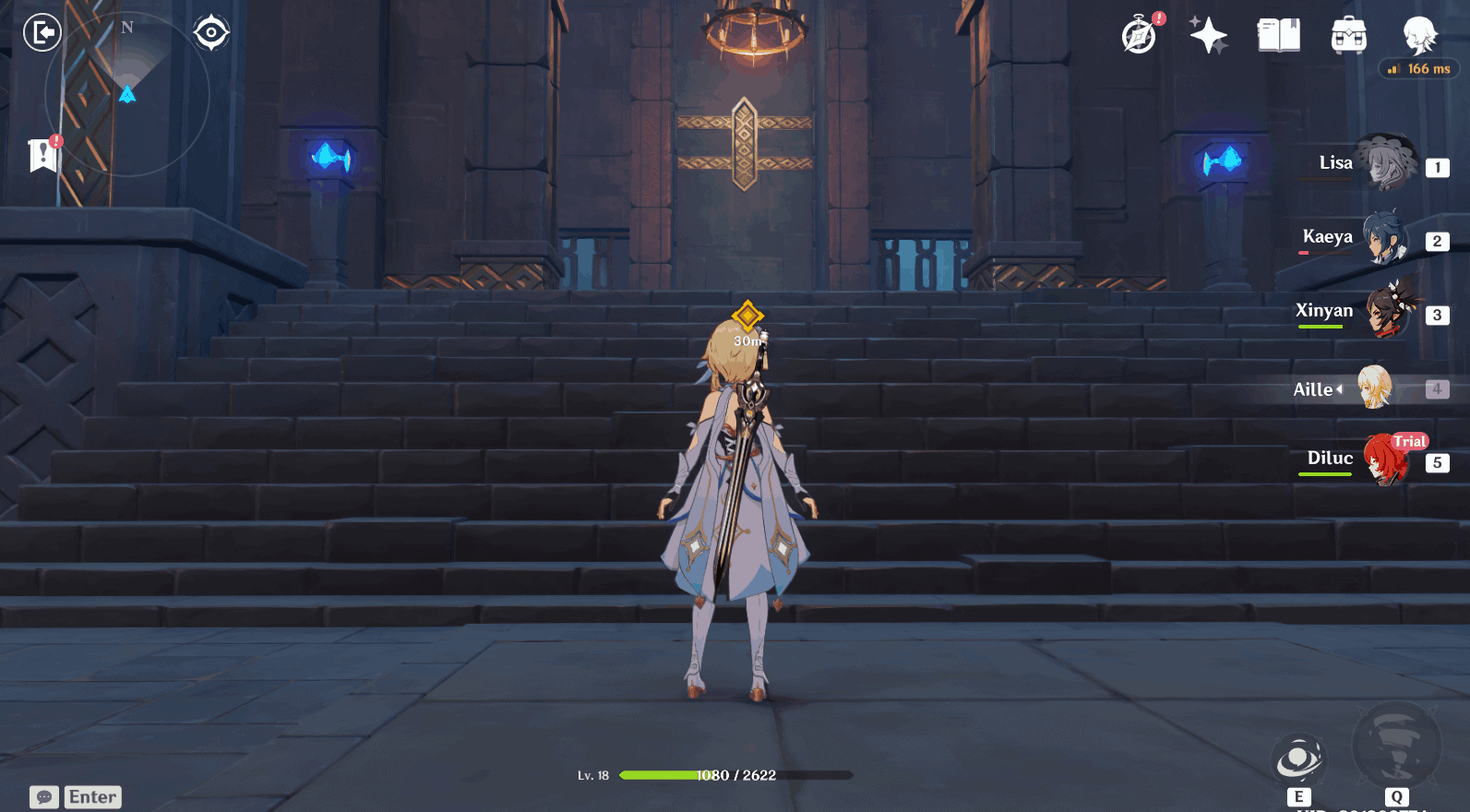Open the Wish star icon
This screenshot has width=1470, height=812.
[1208, 36]
